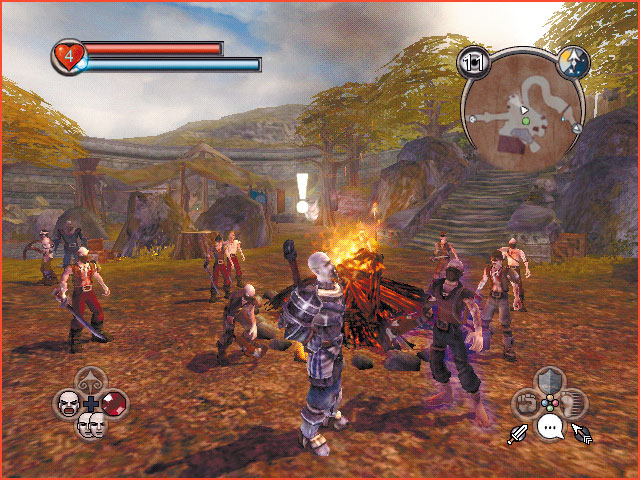This screenshot has width=640, height=480.
Task: Select the sword melee weapon icon
Action: pos(518,434)
